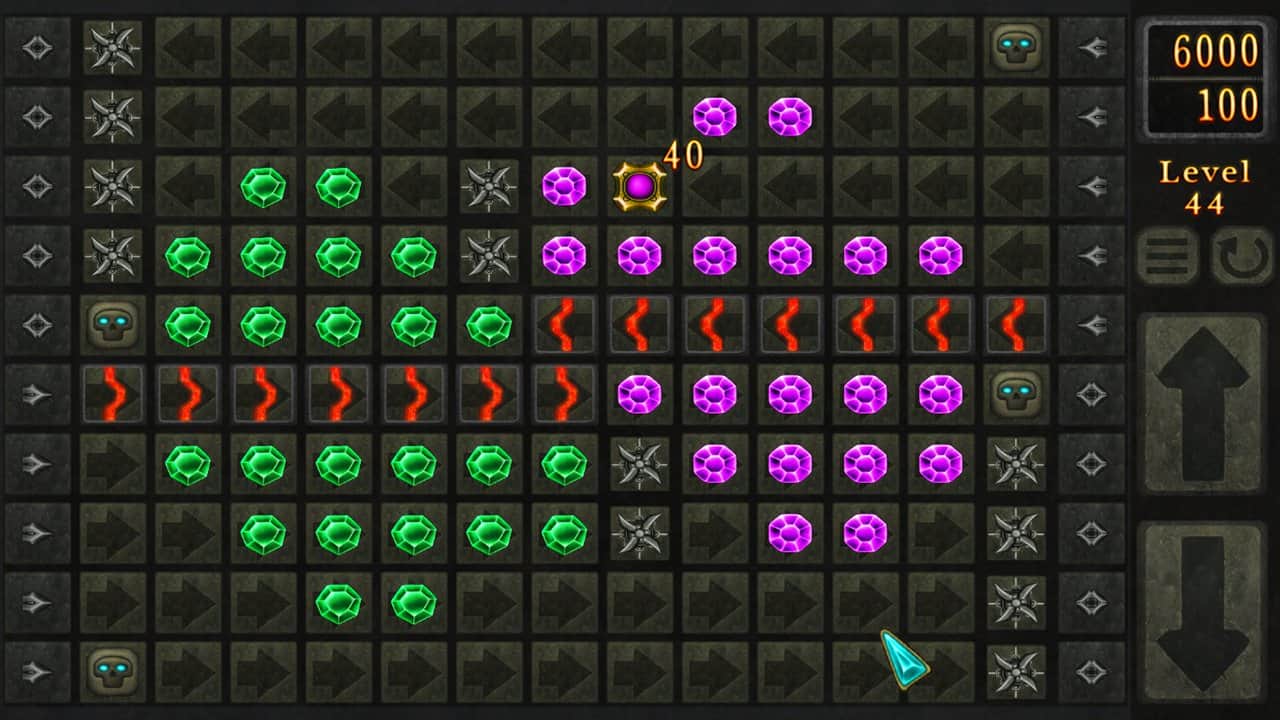Click the cyan skull tile on the left side

[x=112, y=324]
